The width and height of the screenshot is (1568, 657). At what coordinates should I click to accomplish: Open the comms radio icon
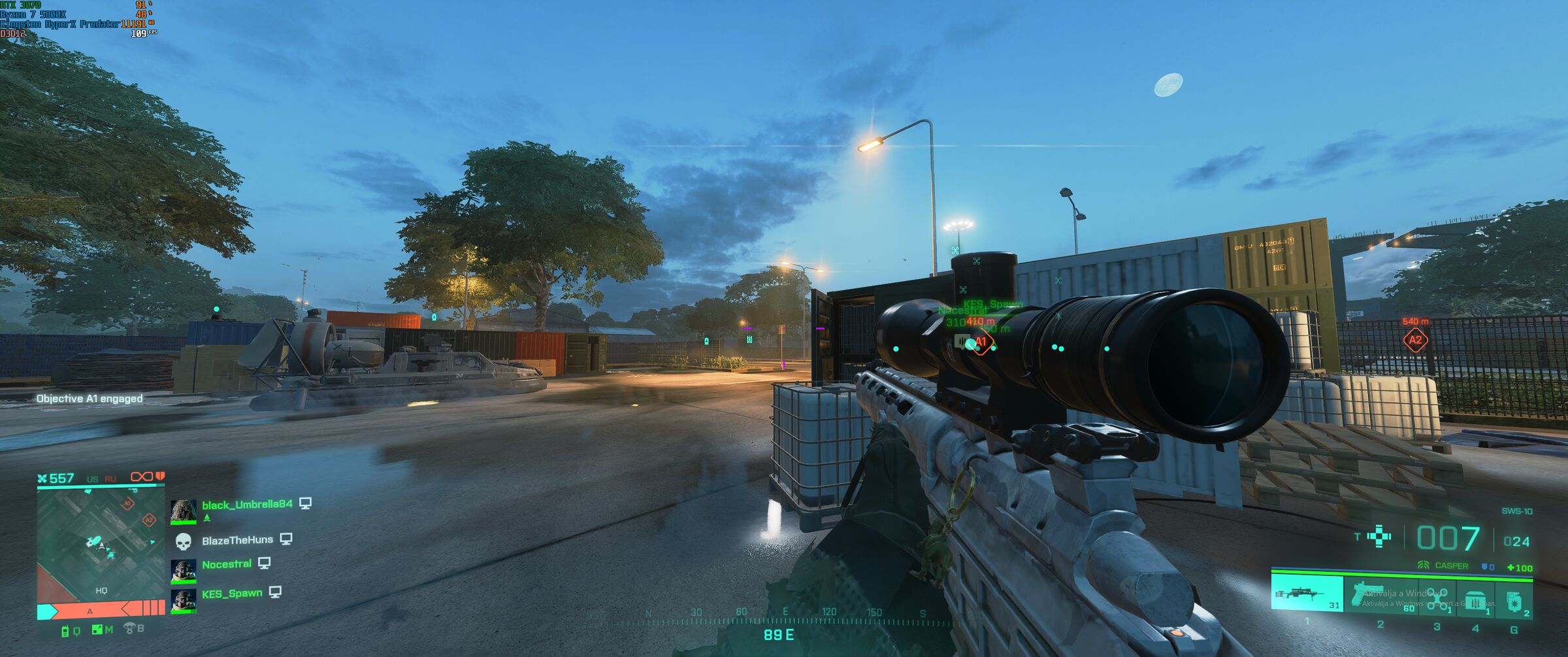pyautogui.click(x=66, y=631)
